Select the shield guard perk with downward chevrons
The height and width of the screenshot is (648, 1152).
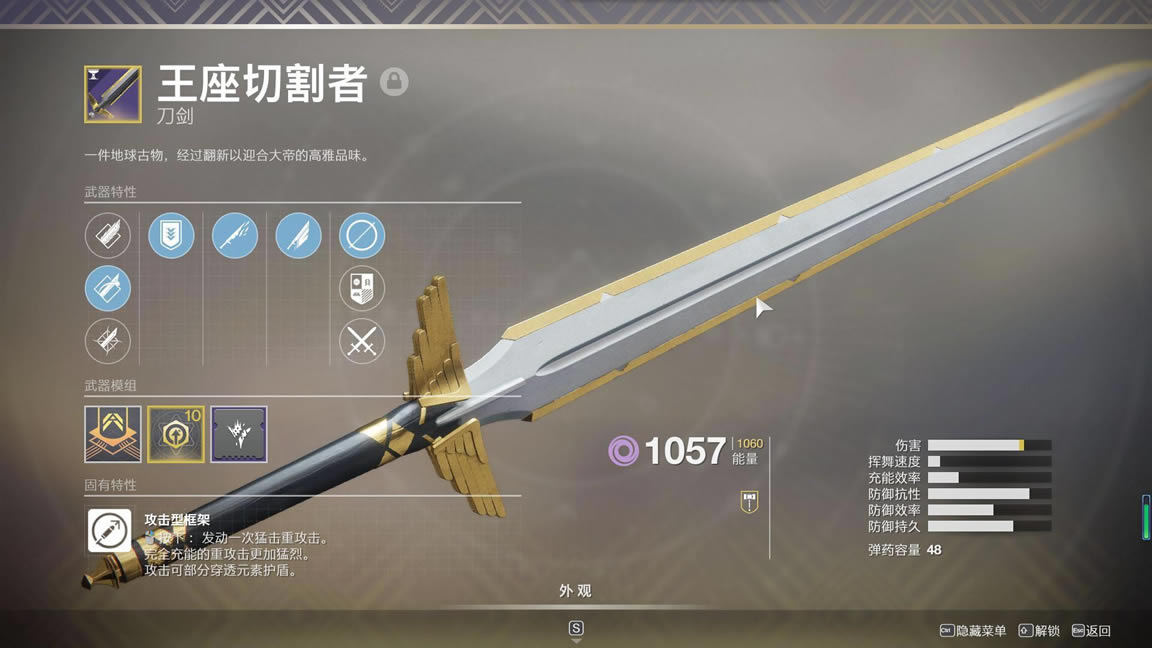pos(171,236)
